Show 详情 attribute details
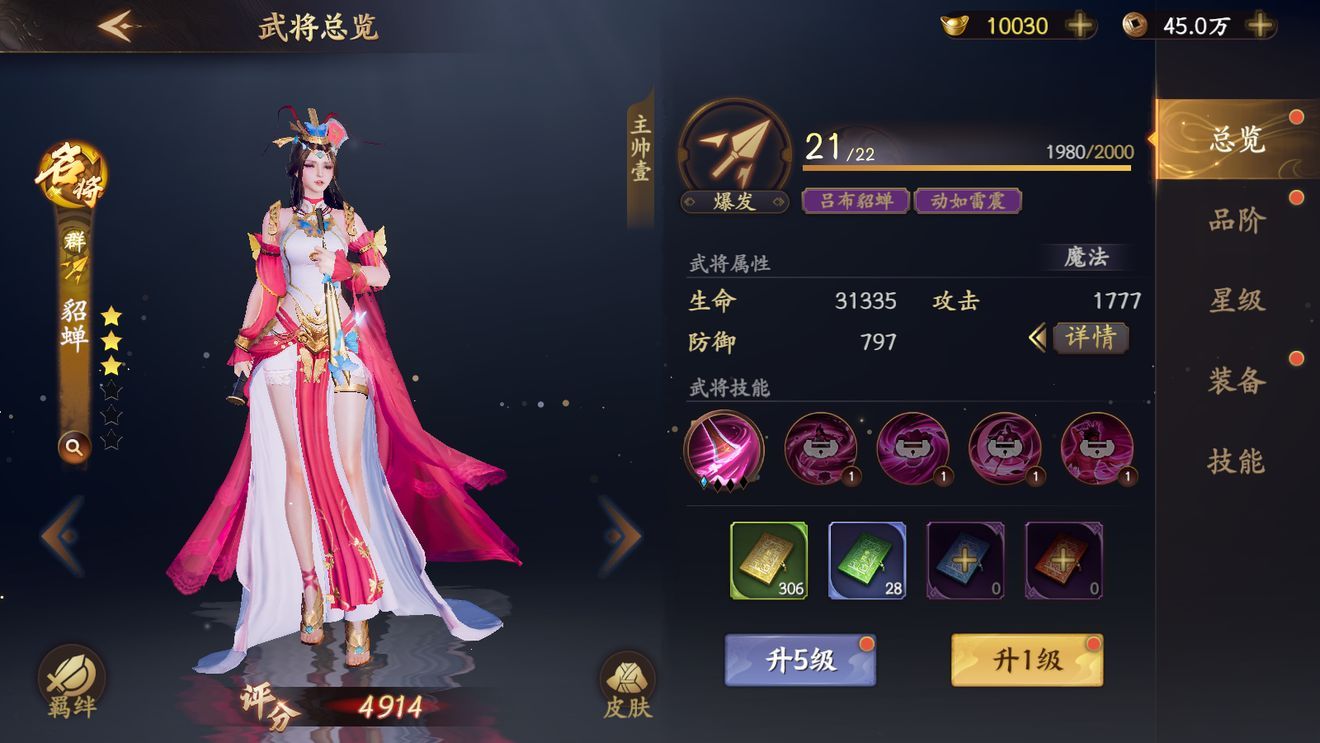Image resolution: width=1320 pixels, height=743 pixels. click(1089, 338)
